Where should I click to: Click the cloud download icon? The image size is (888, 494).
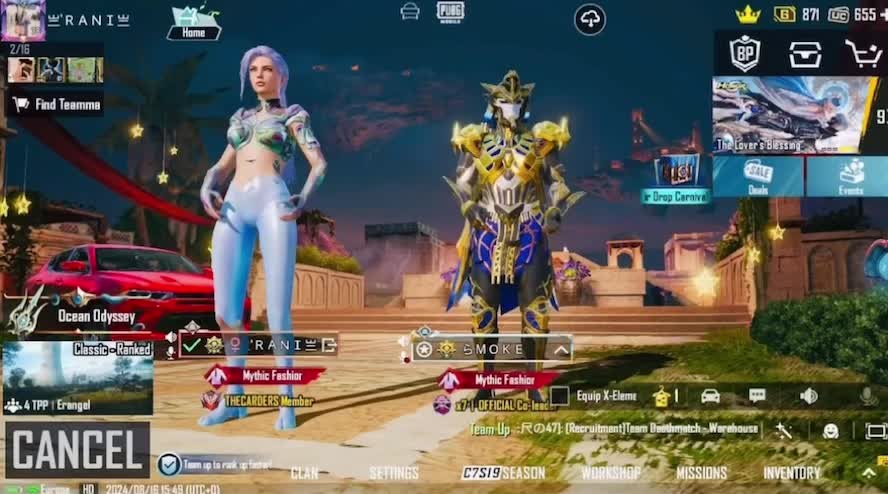click(x=590, y=19)
